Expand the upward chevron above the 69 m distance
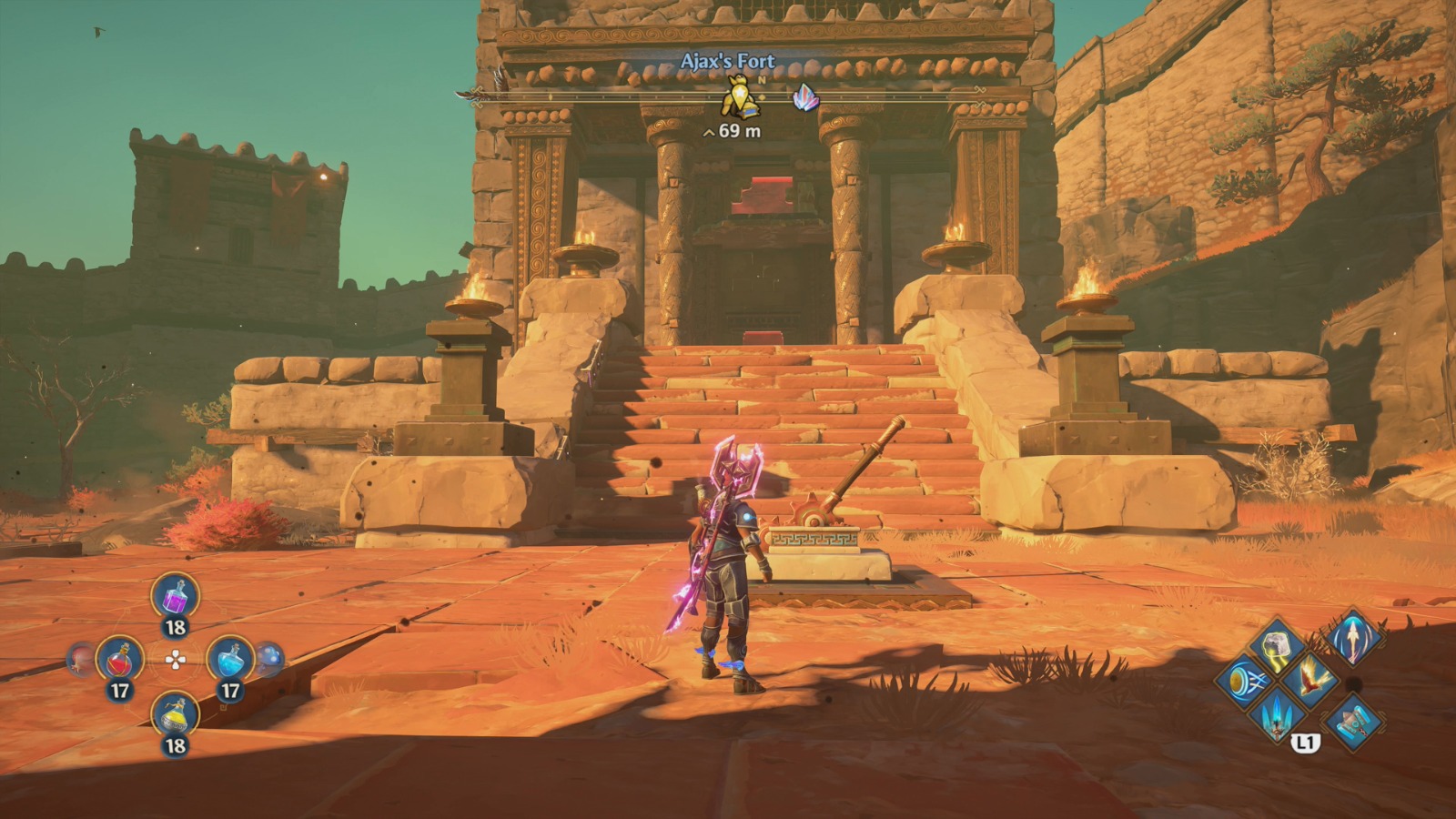The height and width of the screenshot is (819, 1456). click(707, 131)
